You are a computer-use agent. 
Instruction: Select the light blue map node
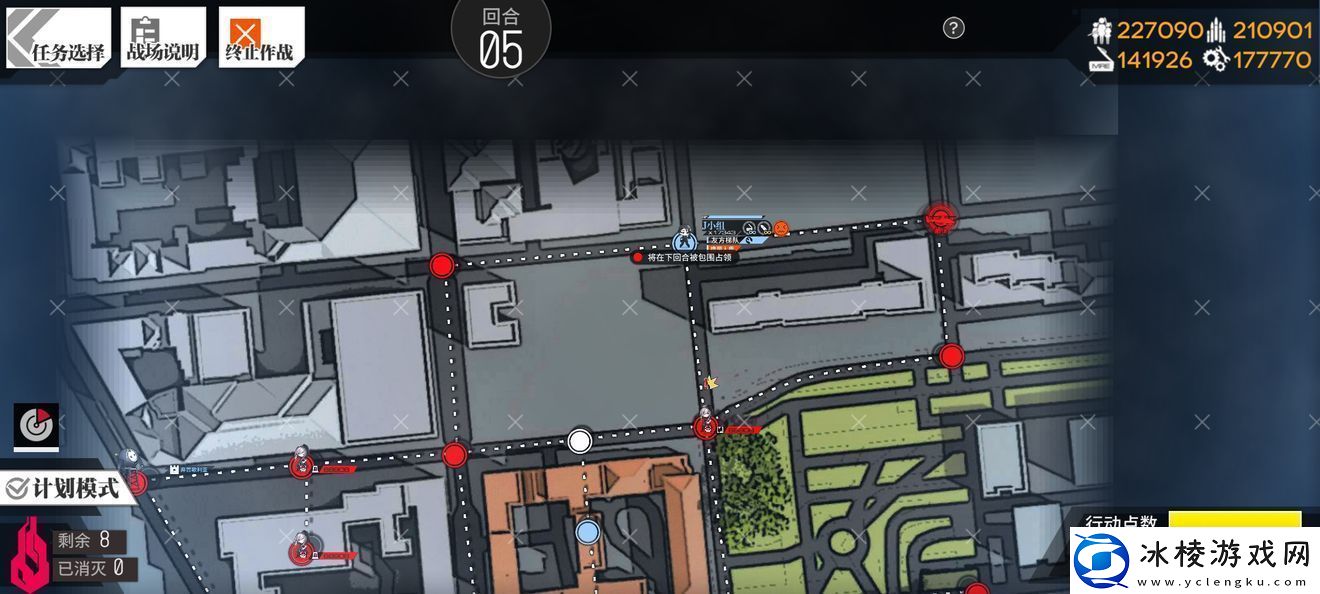point(588,532)
